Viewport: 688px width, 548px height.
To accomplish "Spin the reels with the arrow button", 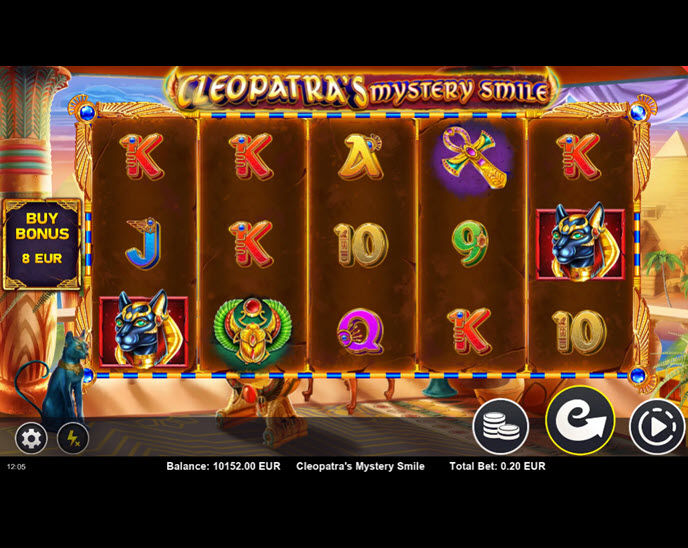I will pos(579,420).
